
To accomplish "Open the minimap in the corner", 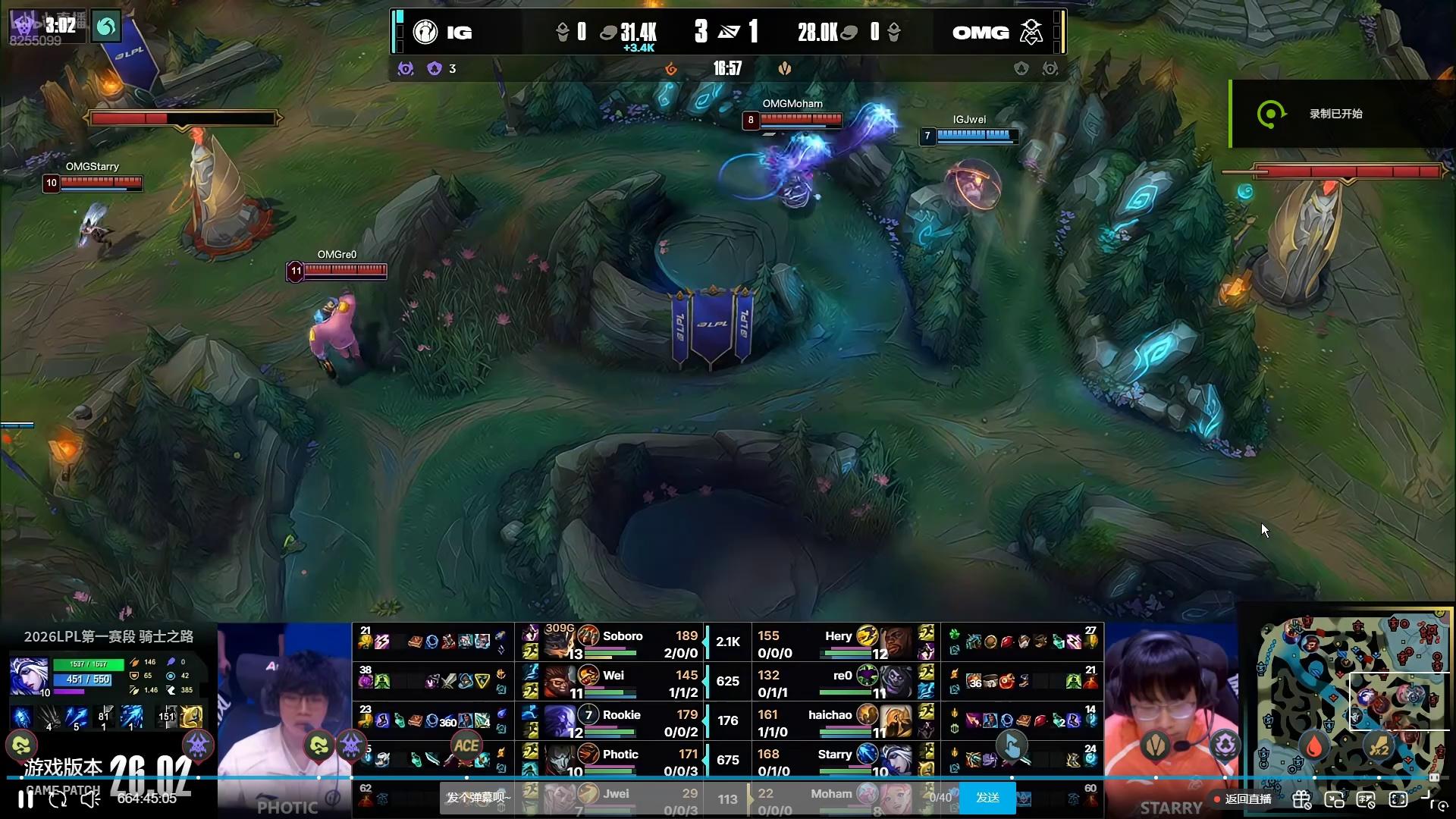I will click(x=1354, y=694).
